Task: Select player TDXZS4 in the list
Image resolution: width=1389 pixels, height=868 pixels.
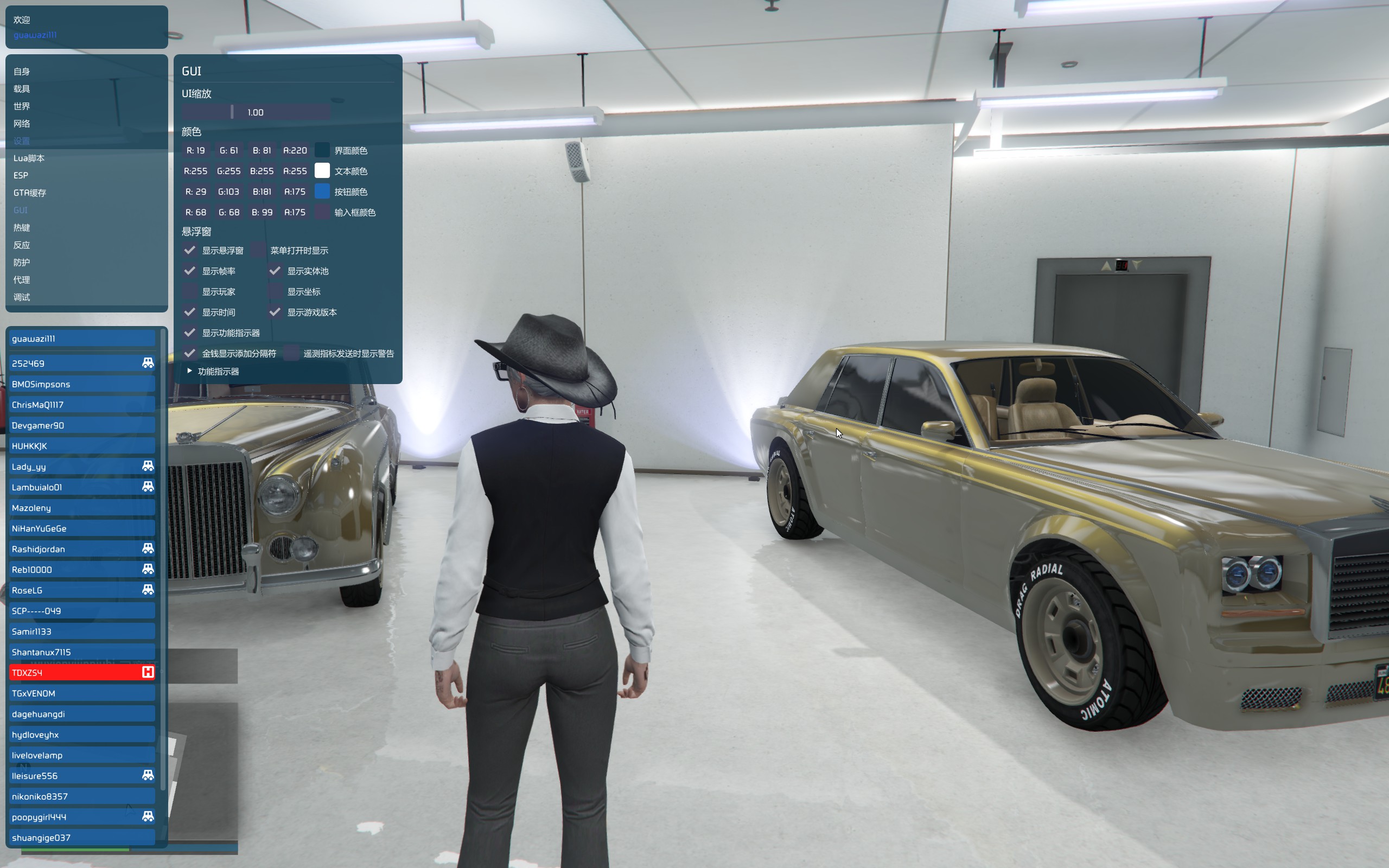Action: point(82,673)
